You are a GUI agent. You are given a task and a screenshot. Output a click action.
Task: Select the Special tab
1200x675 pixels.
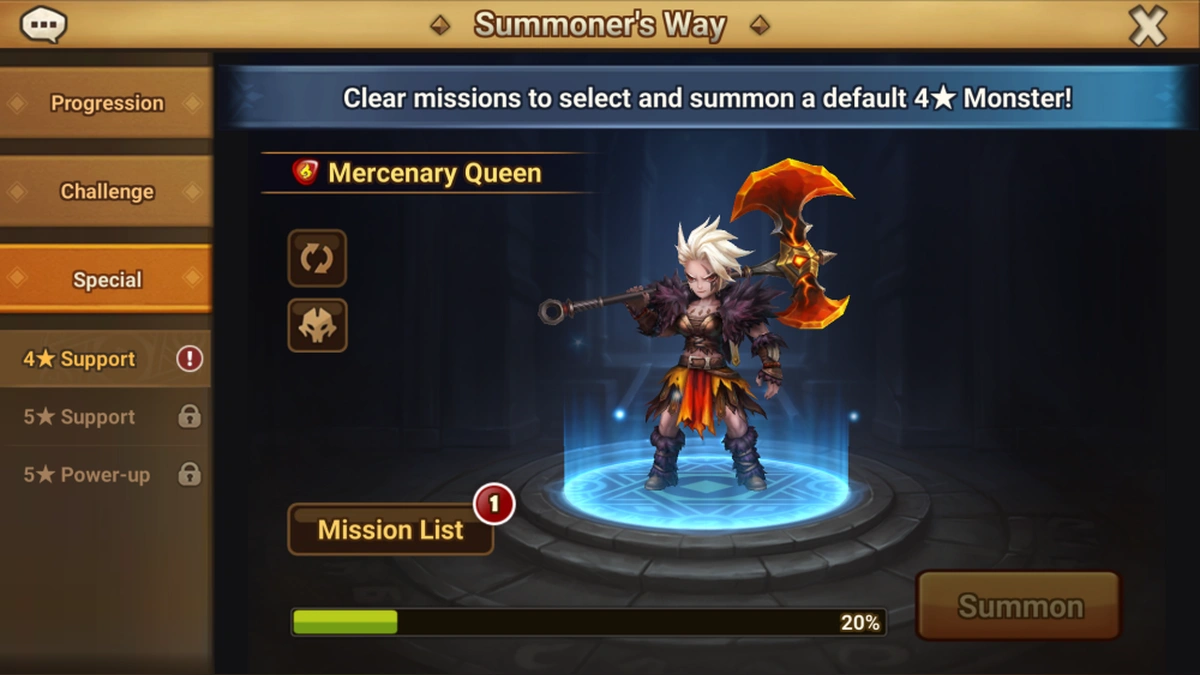coord(106,280)
